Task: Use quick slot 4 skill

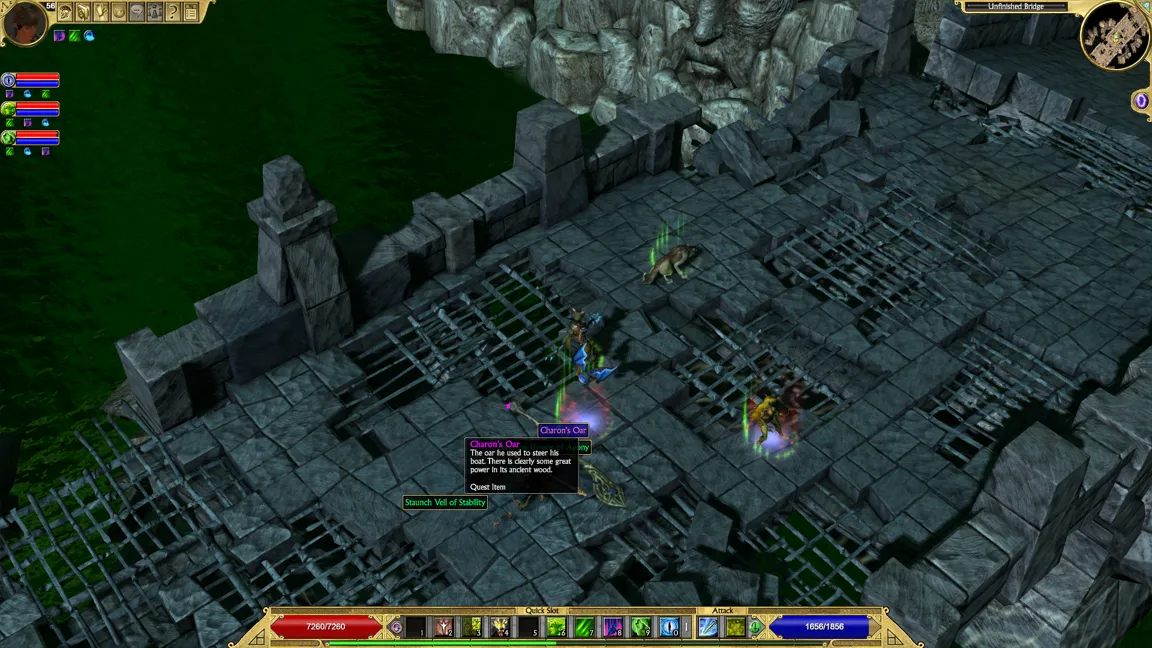Action: pos(500,627)
